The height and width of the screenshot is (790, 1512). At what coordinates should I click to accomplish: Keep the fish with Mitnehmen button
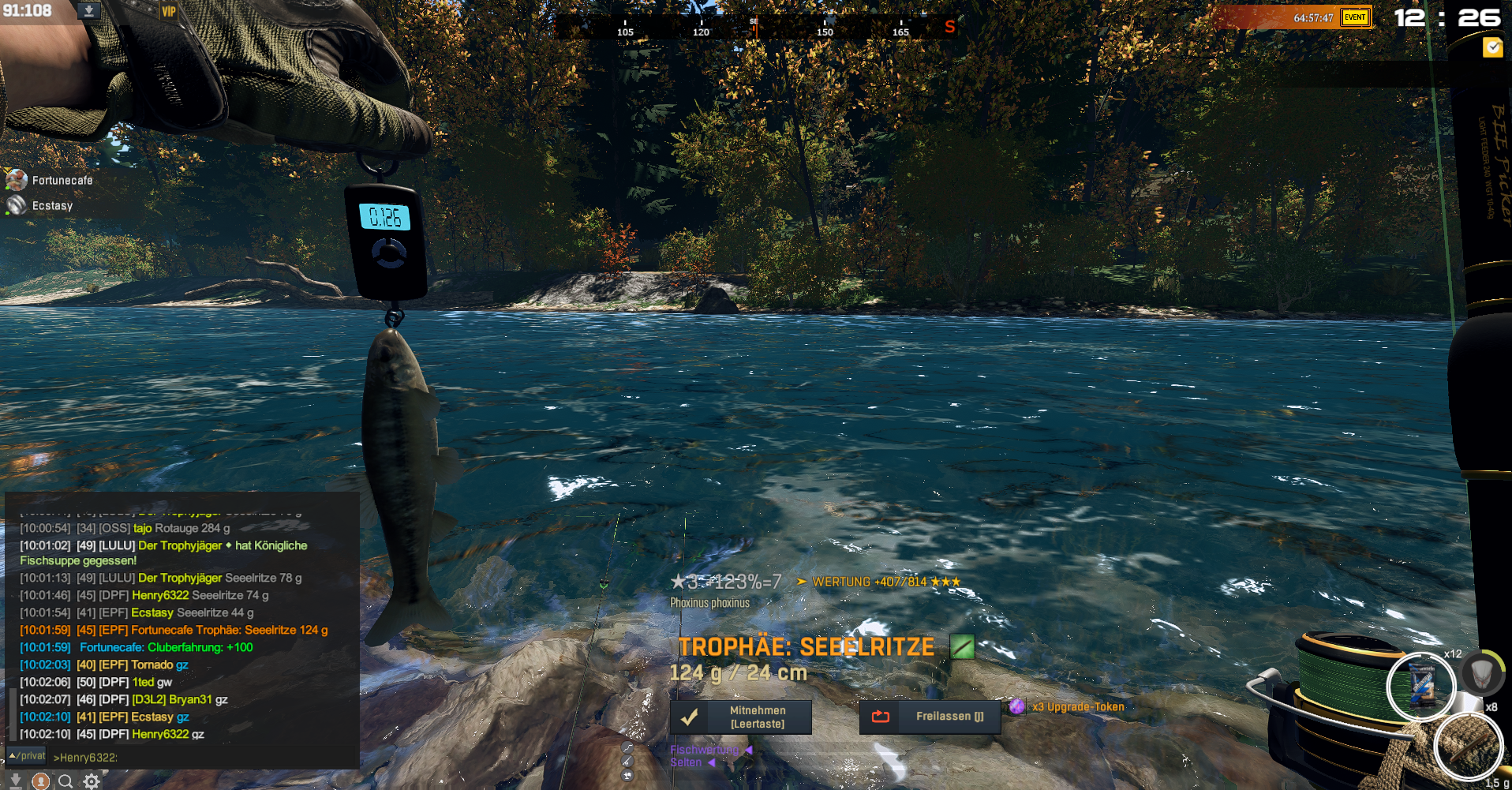point(740,717)
